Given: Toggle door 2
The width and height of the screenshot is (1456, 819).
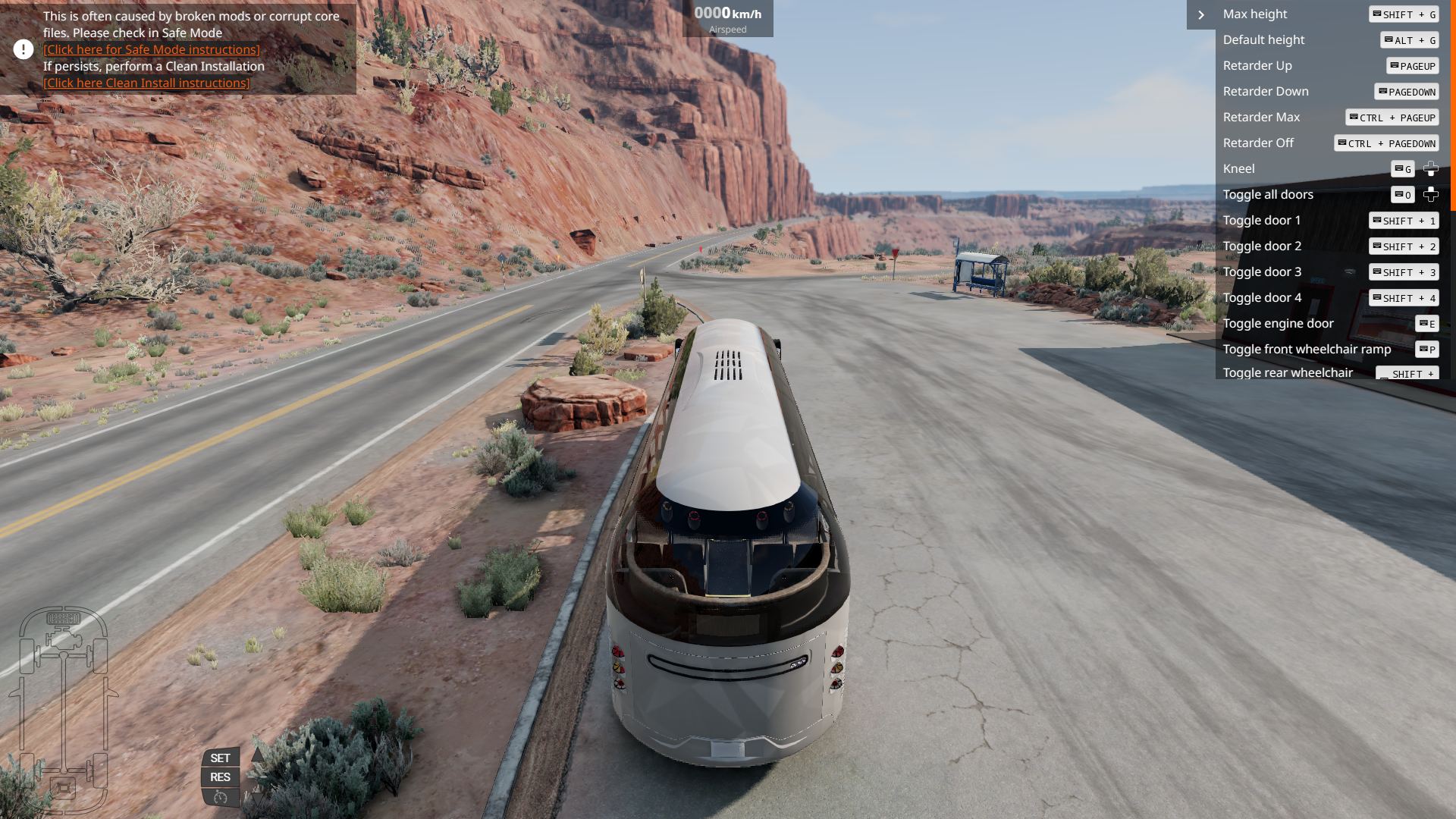Looking at the screenshot, I should click(x=1262, y=246).
